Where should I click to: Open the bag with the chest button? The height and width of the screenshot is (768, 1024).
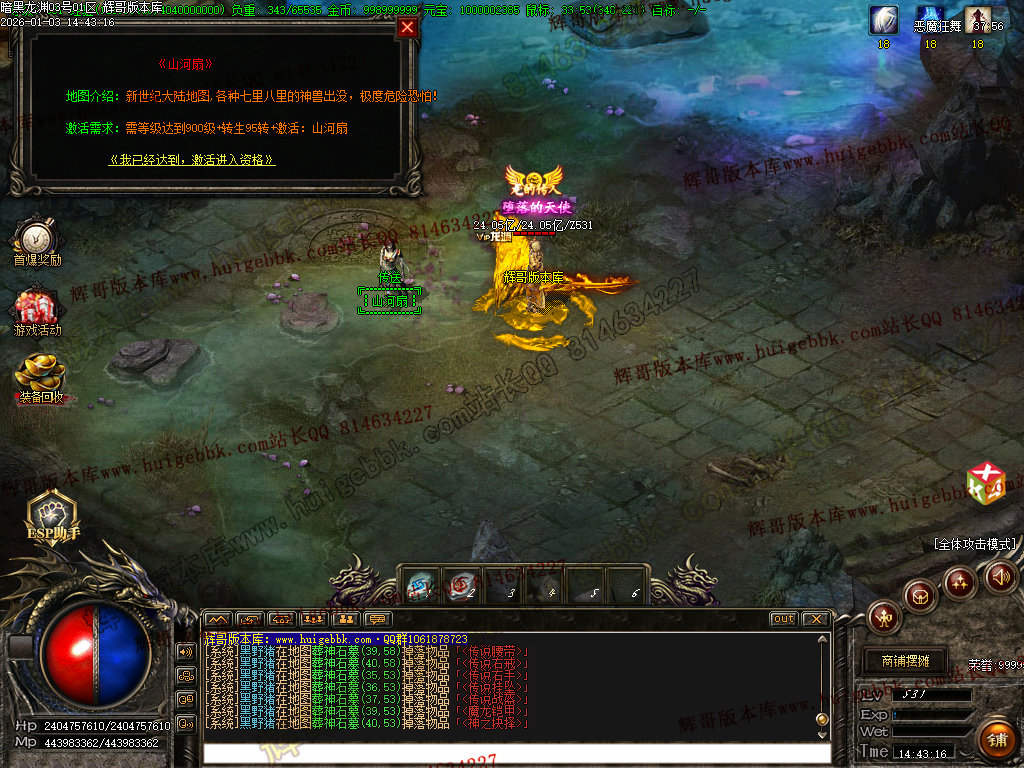(920, 596)
